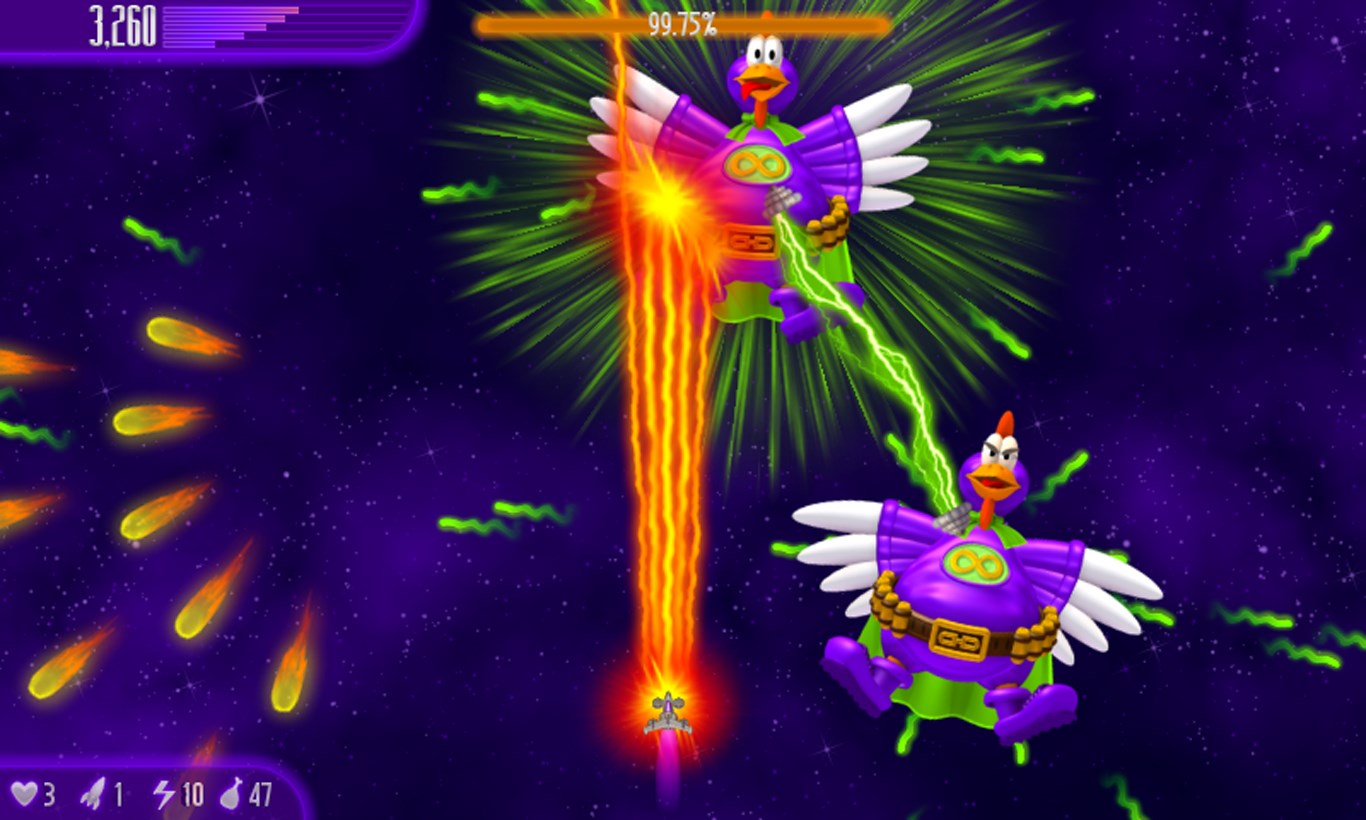Click the missile counter showing 1
The width and height of the screenshot is (1366, 820).
click(117, 792)
